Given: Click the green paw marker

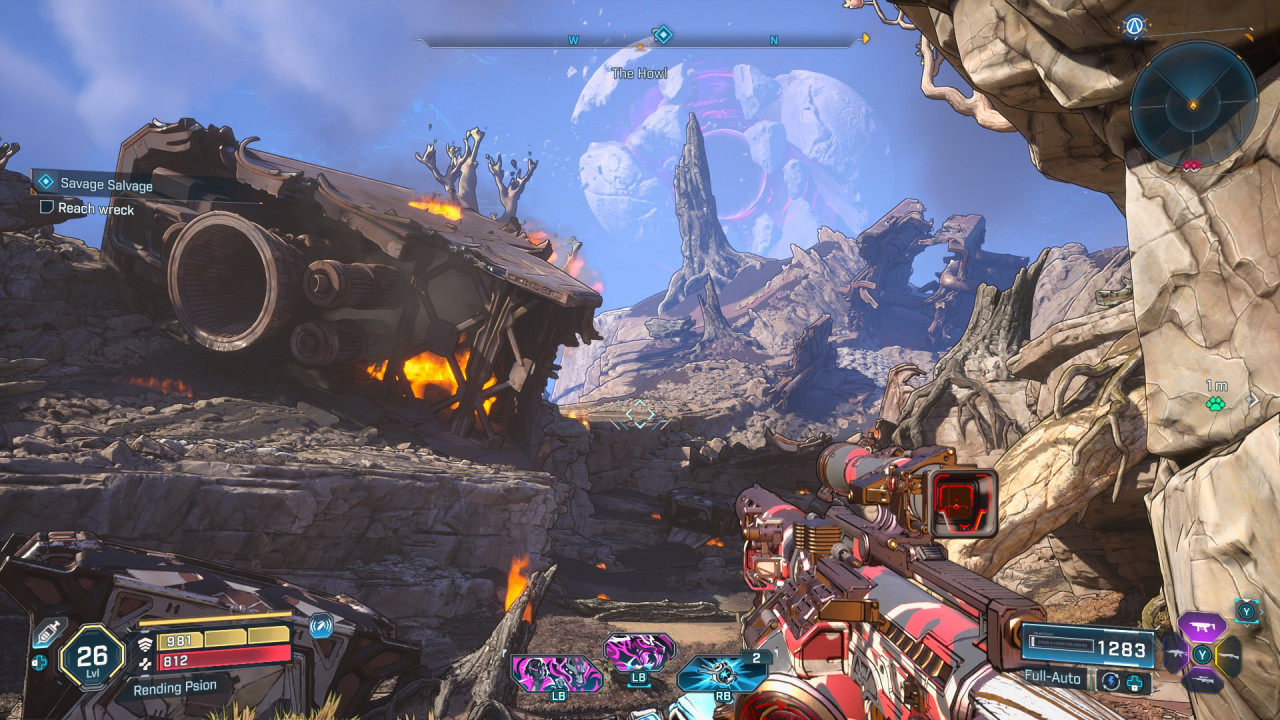Looking at the screenshot, I should pos(1215,404).
